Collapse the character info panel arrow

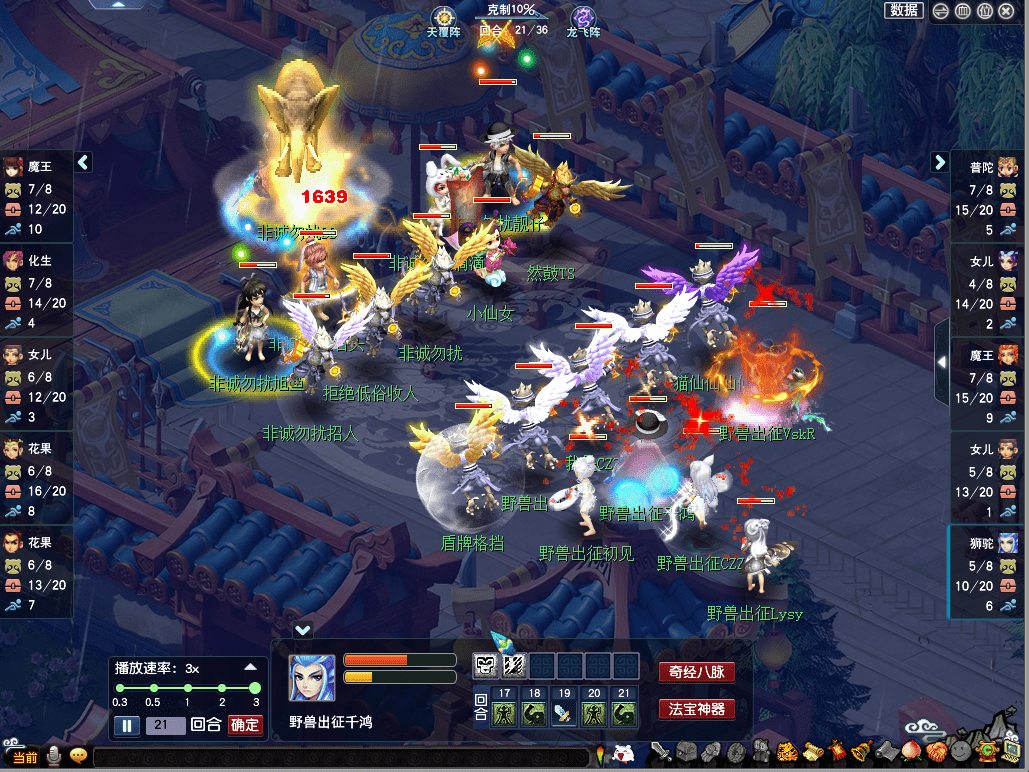(303, 630)
